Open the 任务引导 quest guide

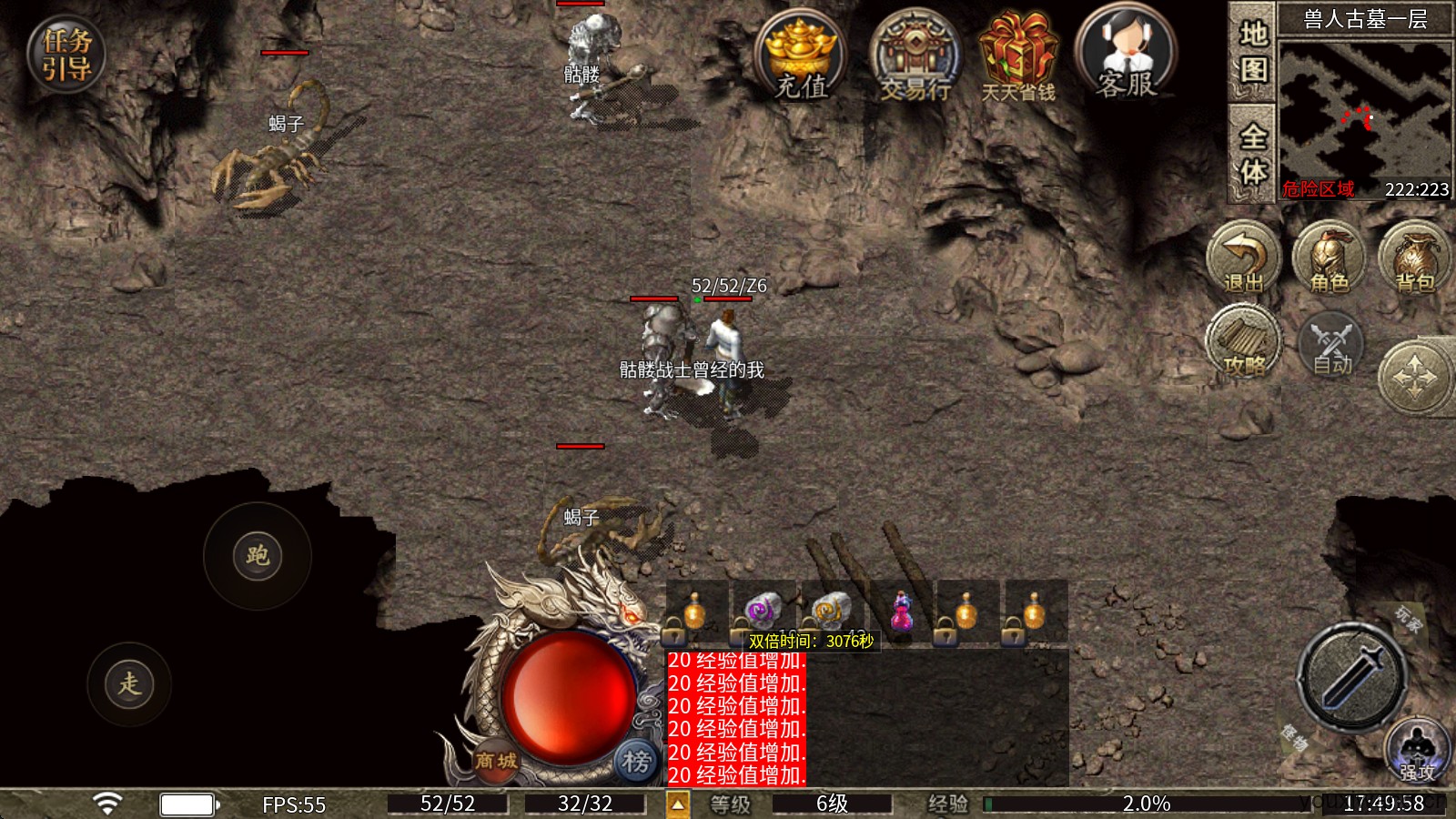tap(66, 54)
